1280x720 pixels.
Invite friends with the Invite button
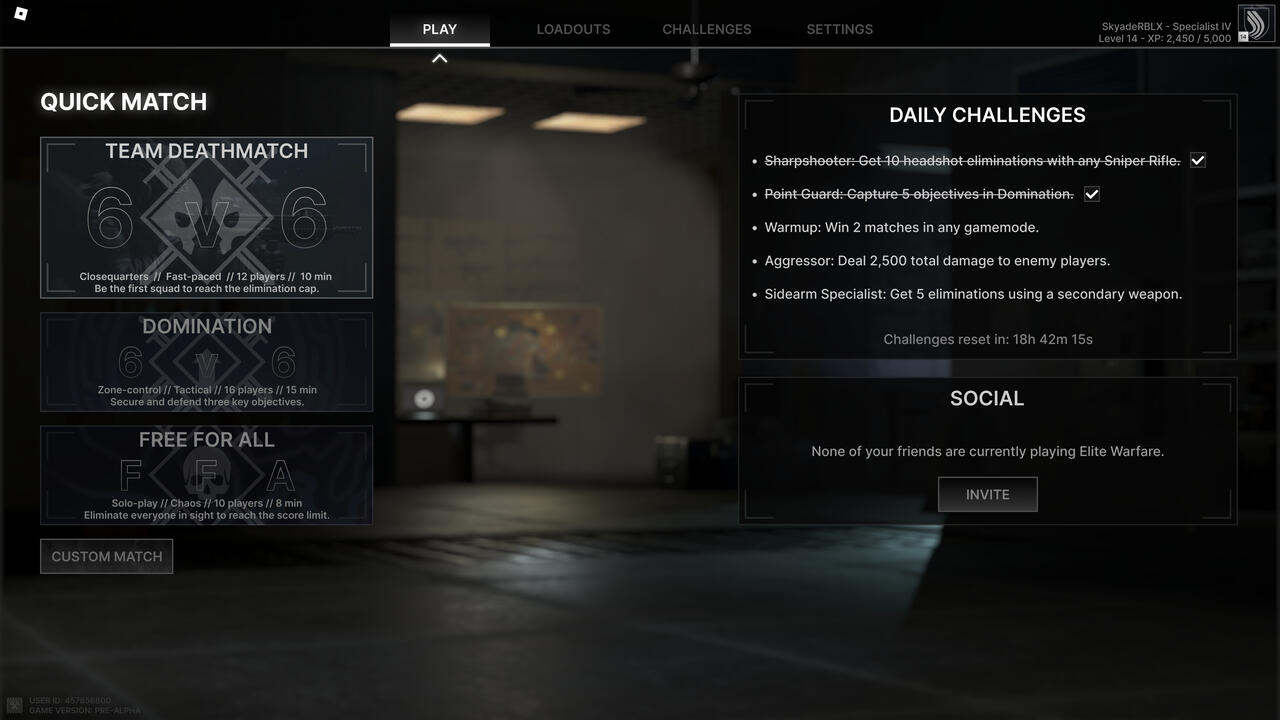987,494
